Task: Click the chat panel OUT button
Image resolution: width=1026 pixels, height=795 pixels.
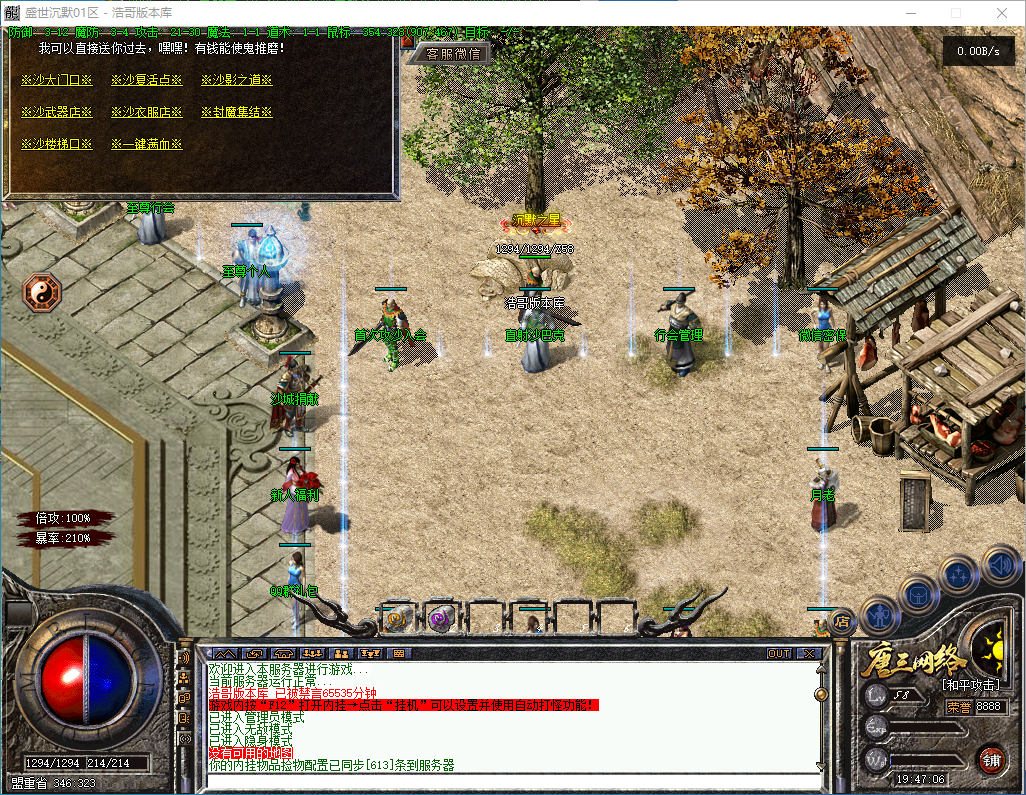Action: tap(779, 653)
